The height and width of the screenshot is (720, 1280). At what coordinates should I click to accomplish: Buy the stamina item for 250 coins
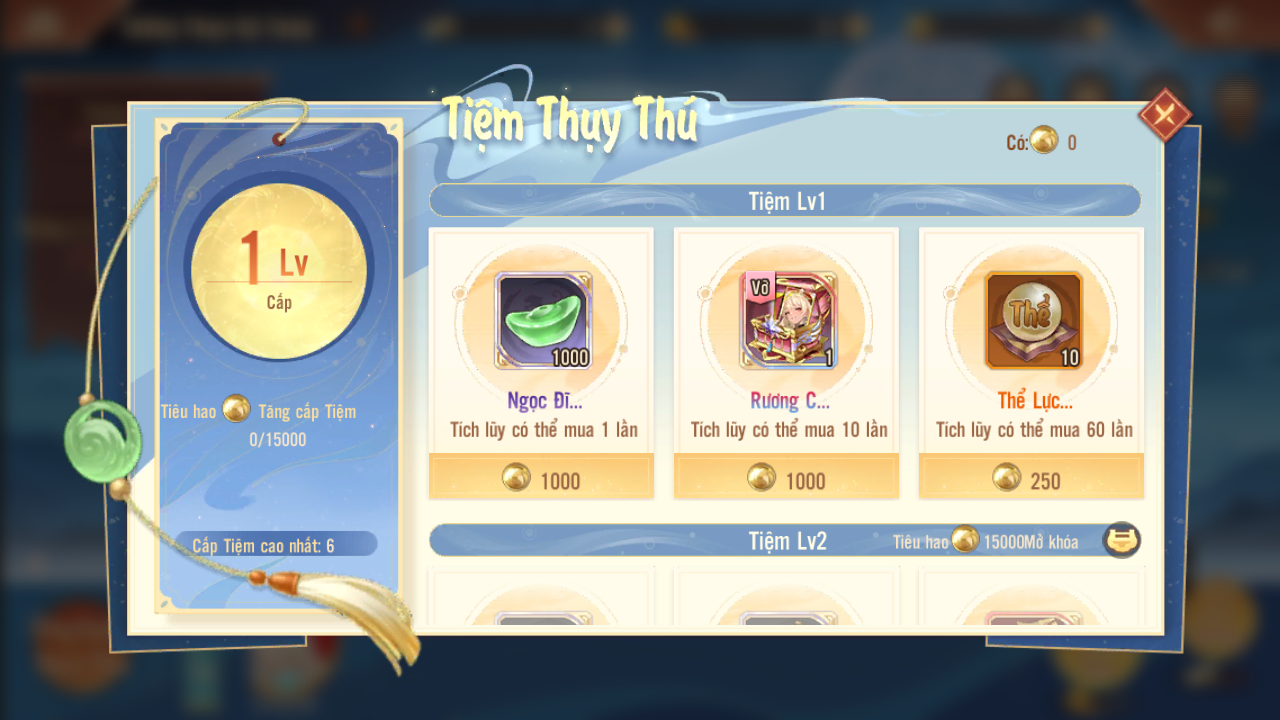(1031, 479)
